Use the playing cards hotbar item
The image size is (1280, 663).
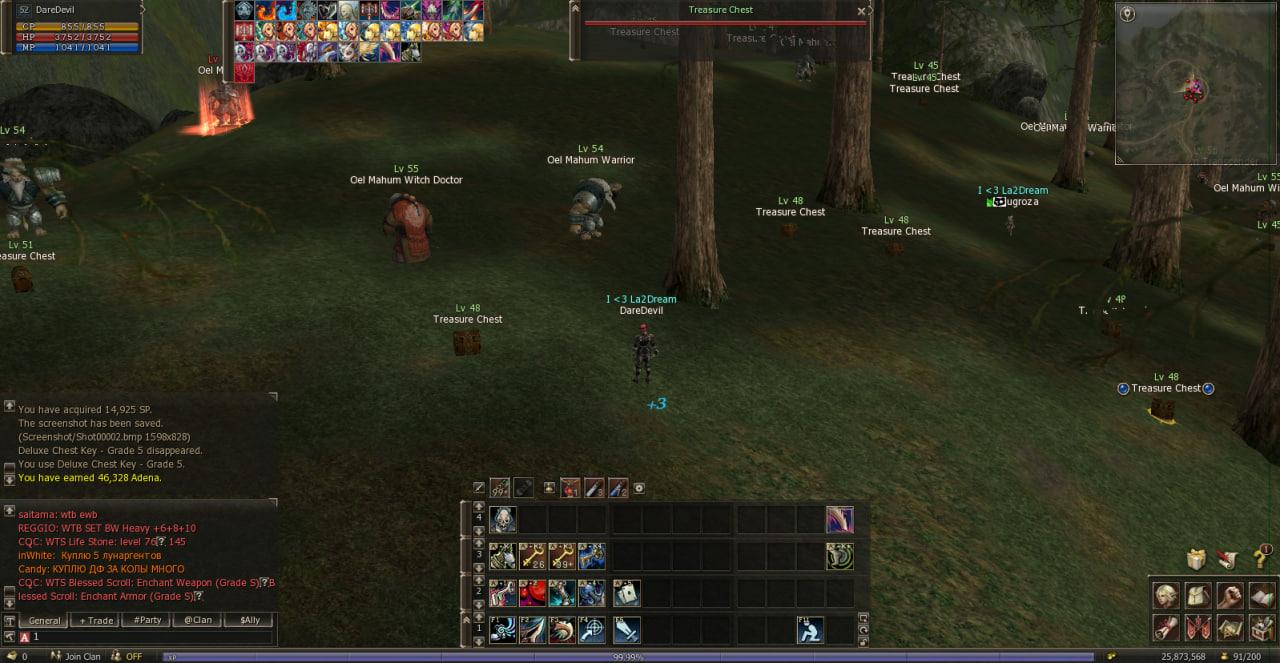626,593
